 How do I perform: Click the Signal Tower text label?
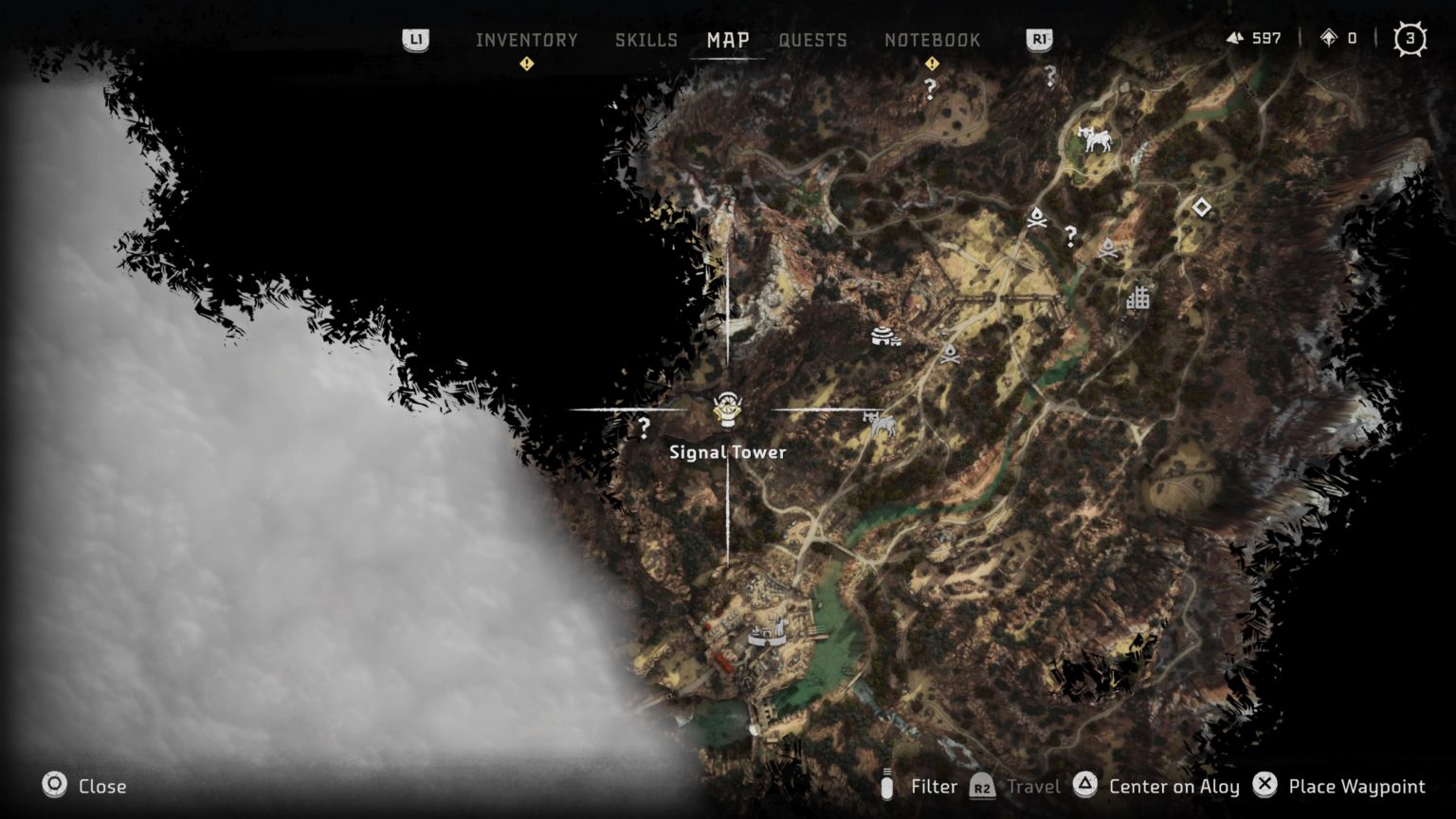727,452
